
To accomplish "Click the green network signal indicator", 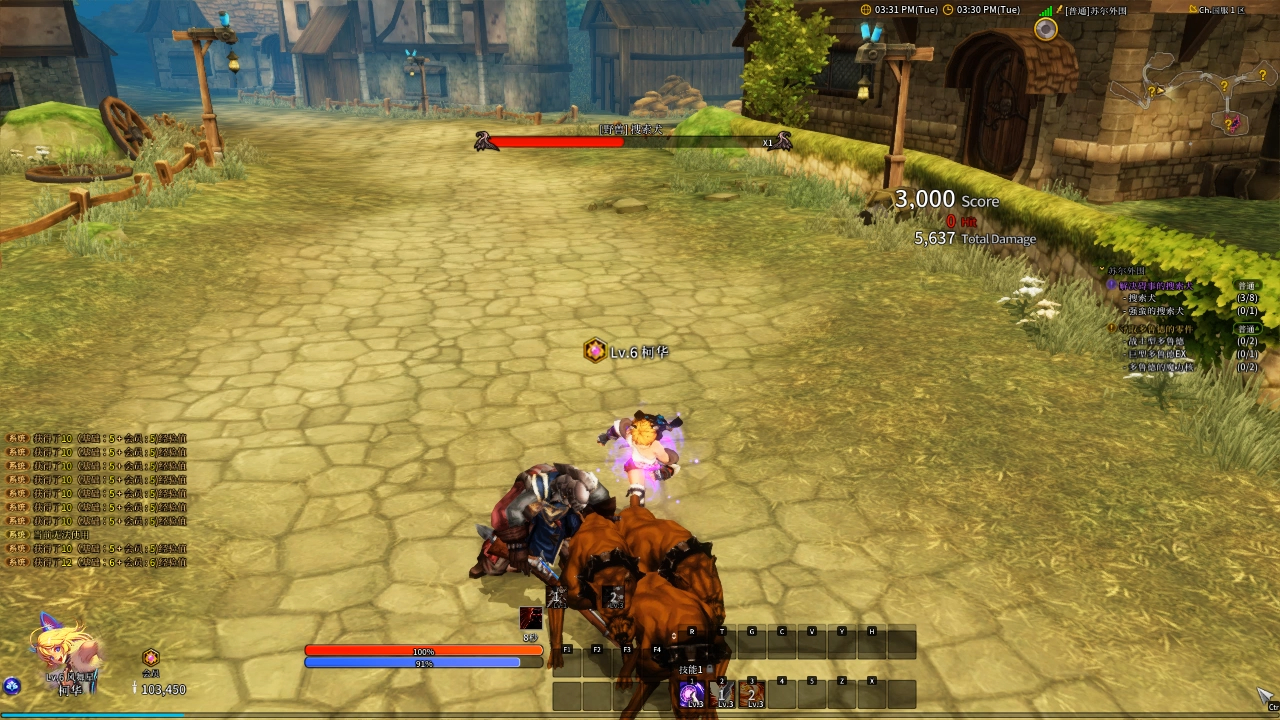I will (x=1046, y=10).
